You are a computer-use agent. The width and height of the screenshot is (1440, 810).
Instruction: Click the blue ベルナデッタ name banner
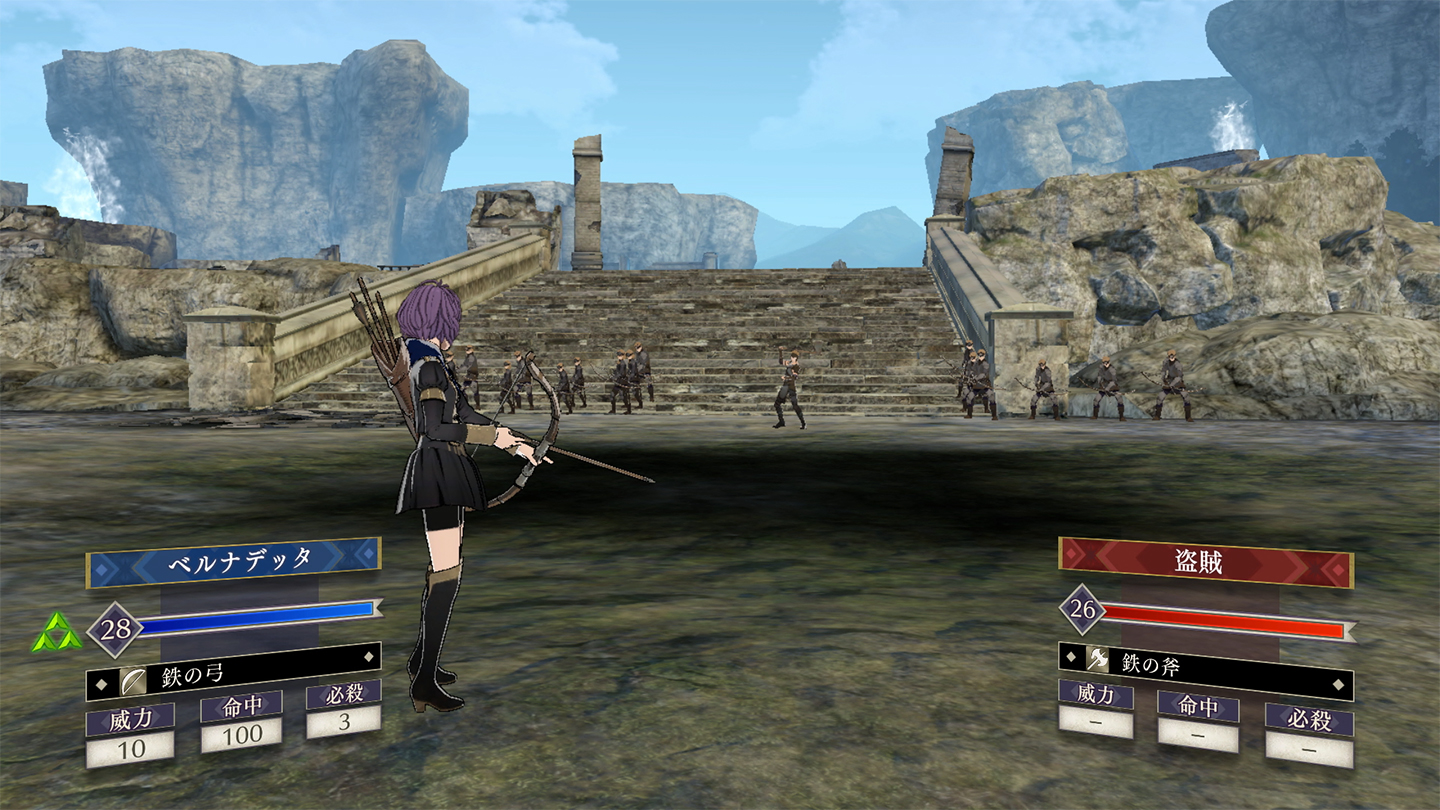click(233, 563)
